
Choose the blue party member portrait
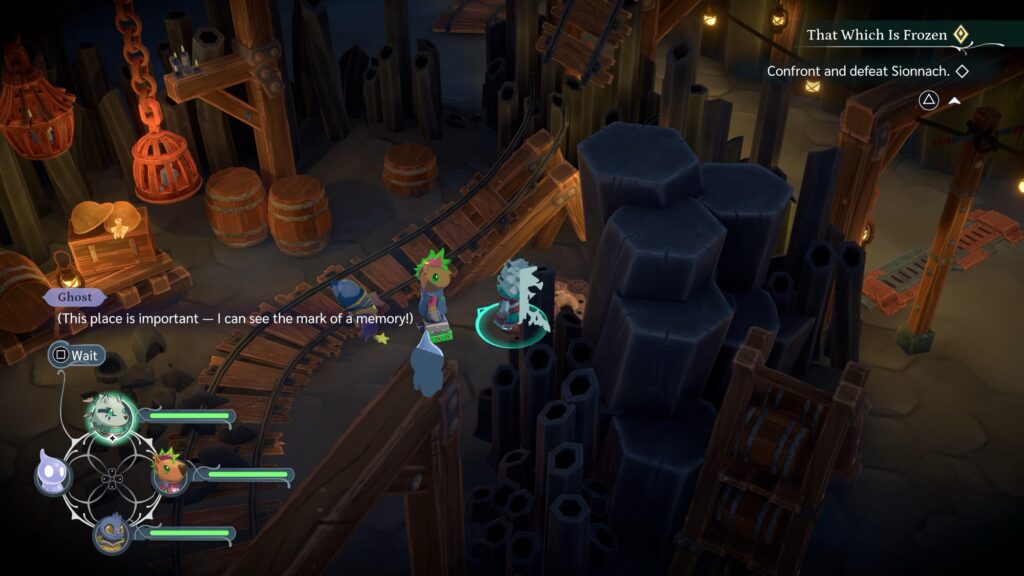[112, 533]
